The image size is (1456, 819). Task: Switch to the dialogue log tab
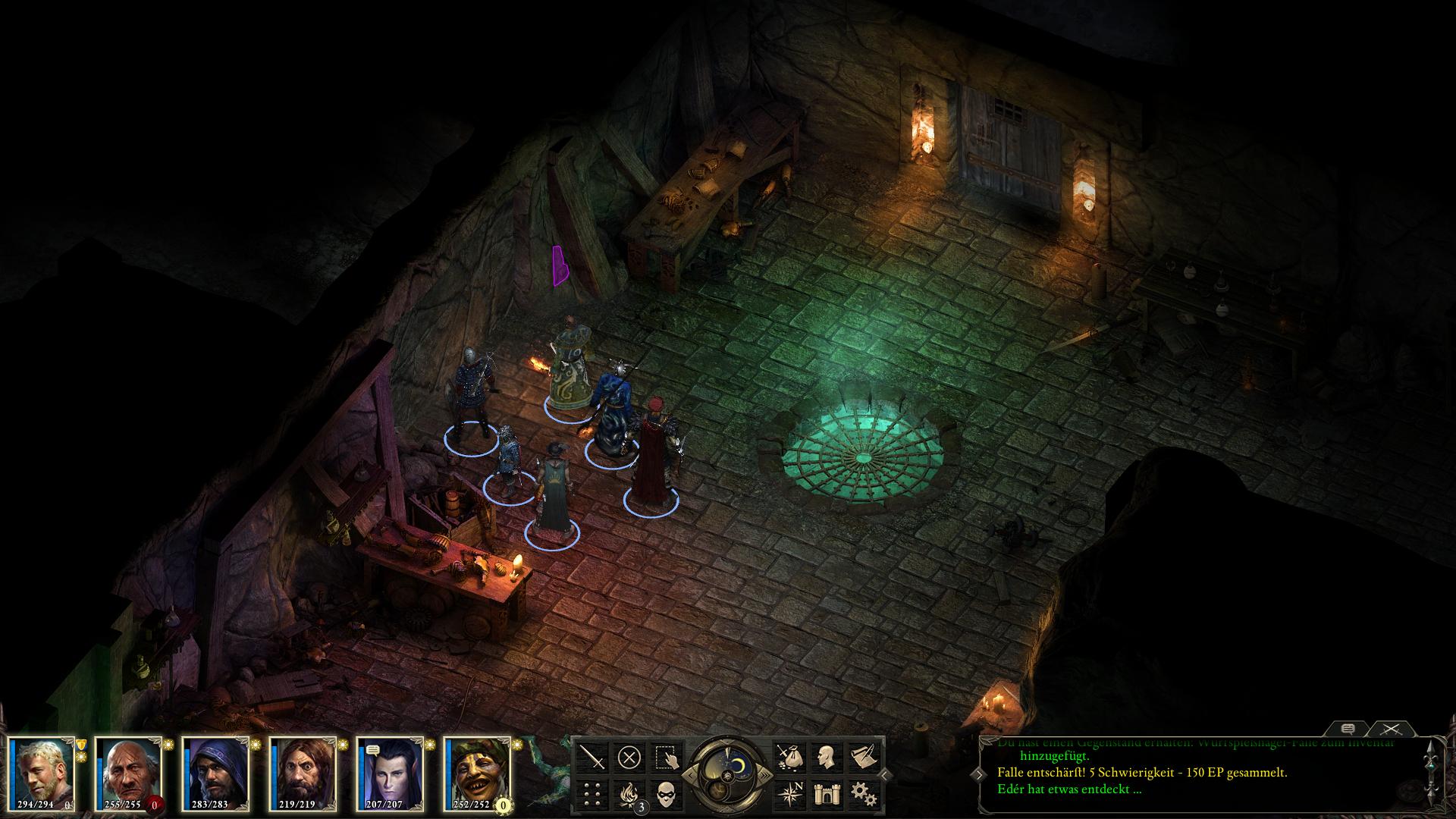point(1348,729)
